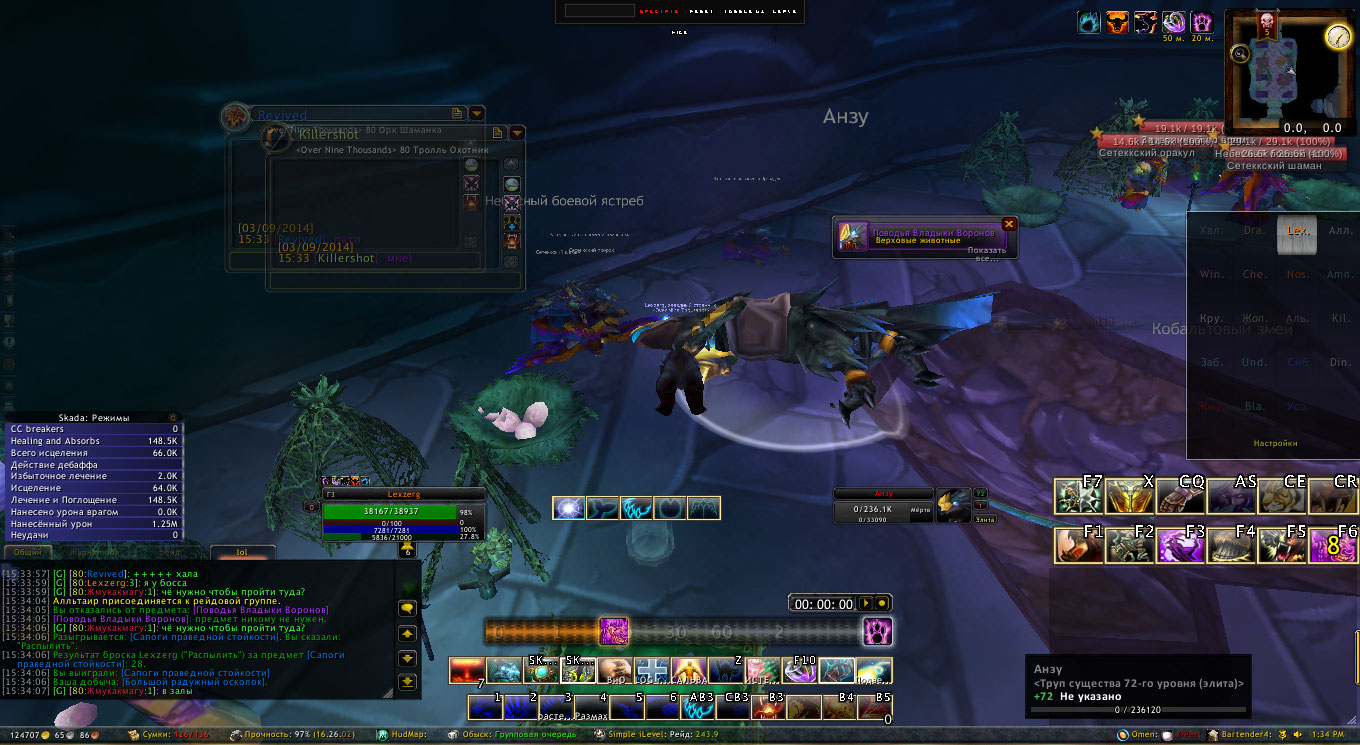Open bags via the Сумки info bar entry
This screenshot has height=745, width=1360.
pyautogui.click(x=167, y=735)
